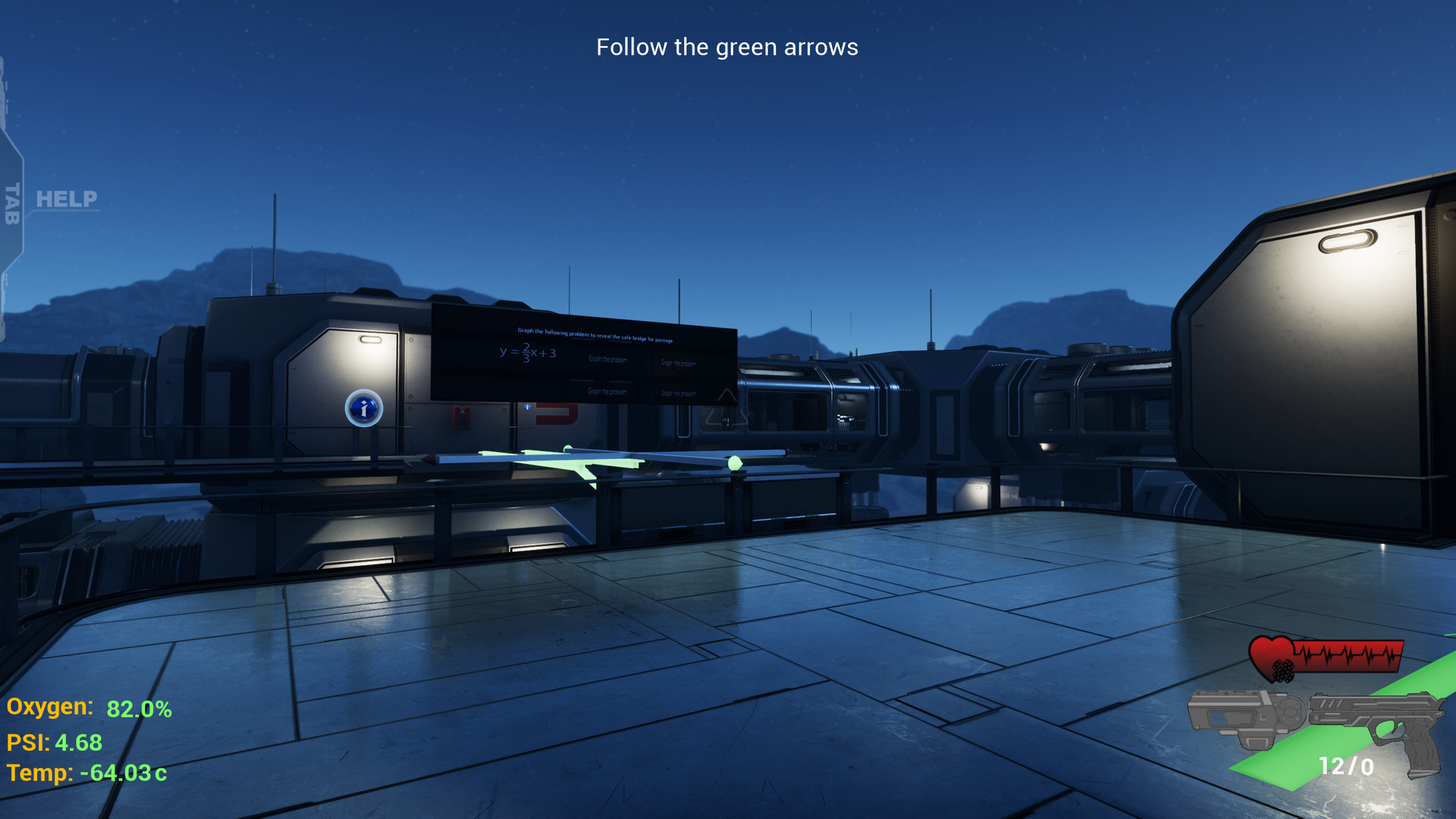Toggle the glowing light above the info sign
The height and width of the screenshot is (819, 1456).
(372, 339)
